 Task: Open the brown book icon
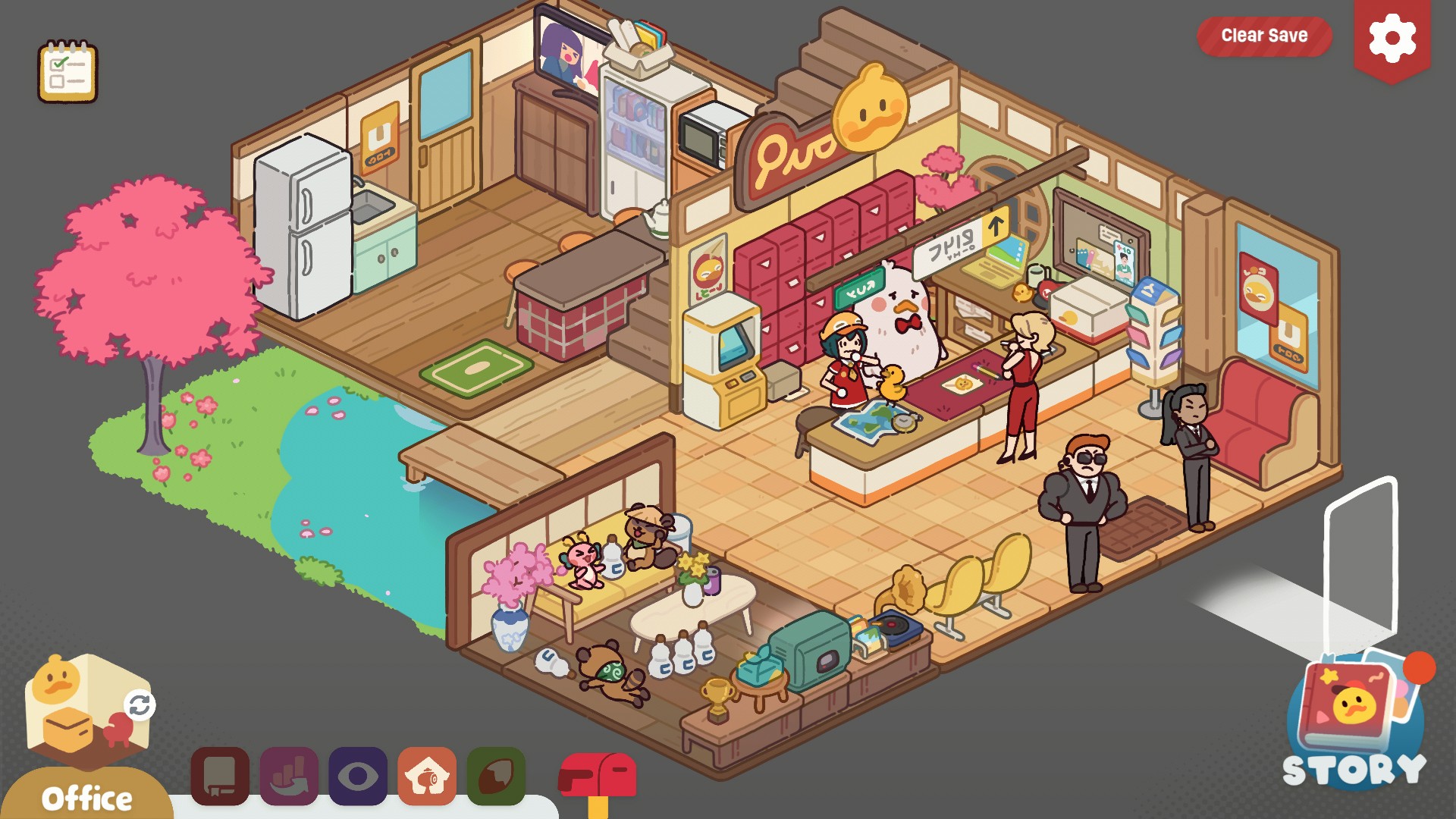220,776
